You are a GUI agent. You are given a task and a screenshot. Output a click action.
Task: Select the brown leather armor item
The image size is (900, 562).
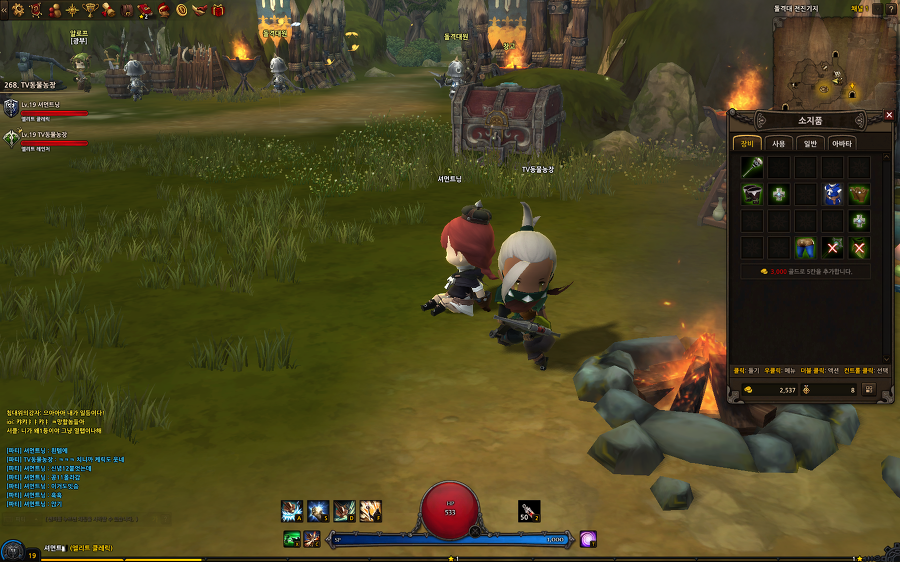pos(858,194)
